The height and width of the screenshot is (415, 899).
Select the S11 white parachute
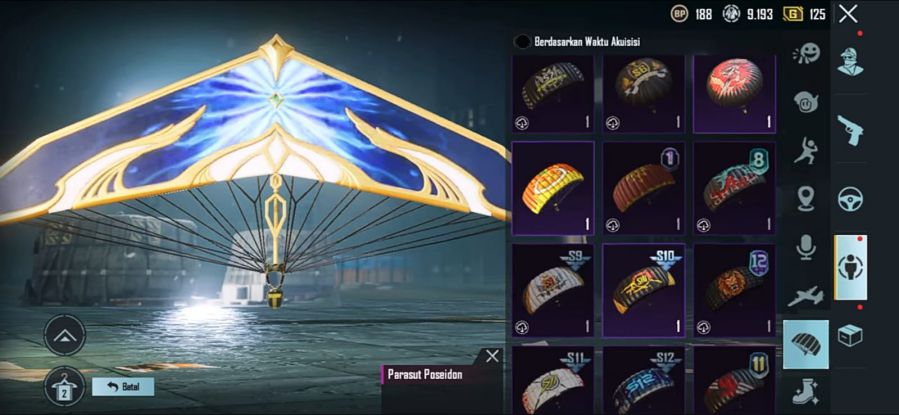[x=553, y=382]
